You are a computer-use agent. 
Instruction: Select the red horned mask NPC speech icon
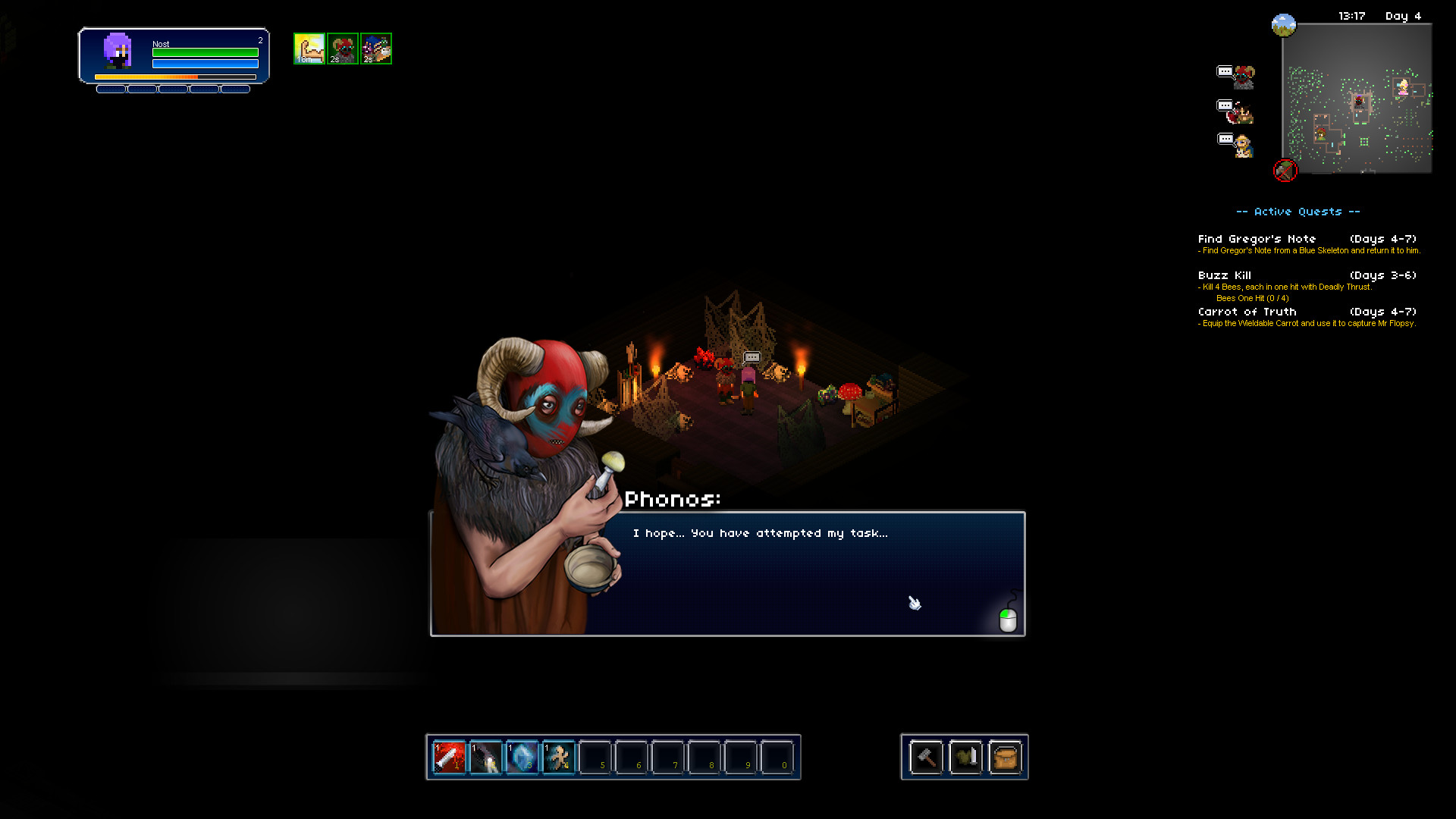[x=1236, y=77]
